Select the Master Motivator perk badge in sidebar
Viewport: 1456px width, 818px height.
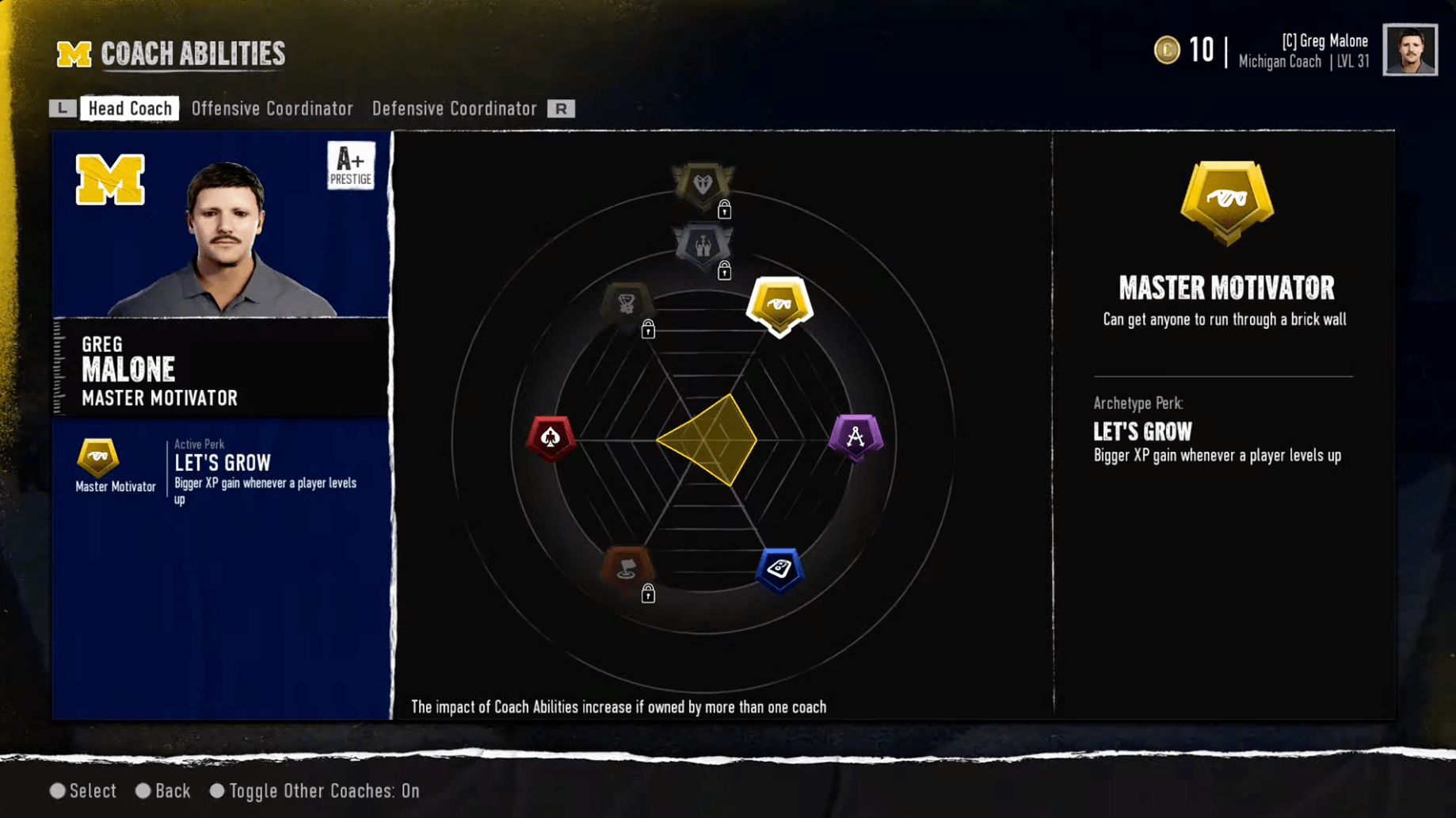(x=98, y=458)
